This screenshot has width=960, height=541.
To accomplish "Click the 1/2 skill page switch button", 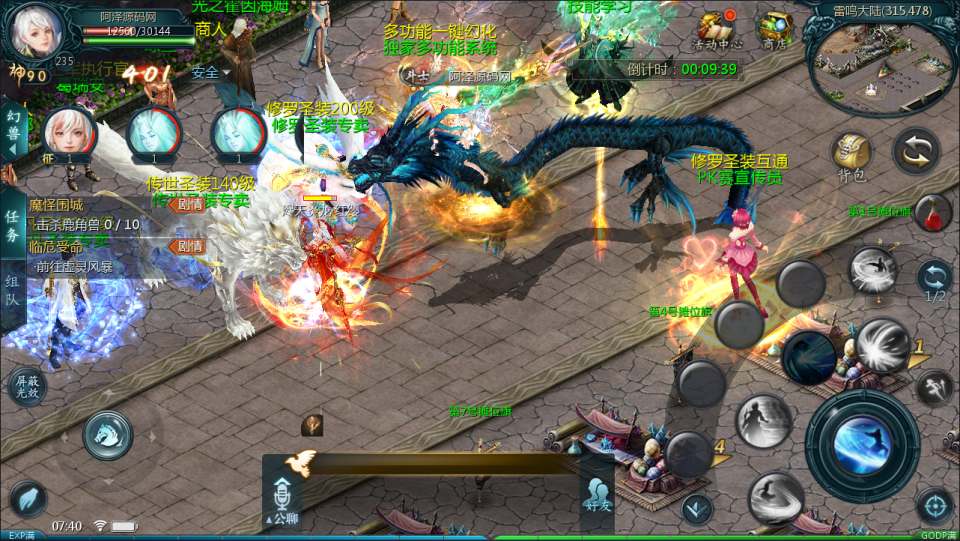I will 935,280.
